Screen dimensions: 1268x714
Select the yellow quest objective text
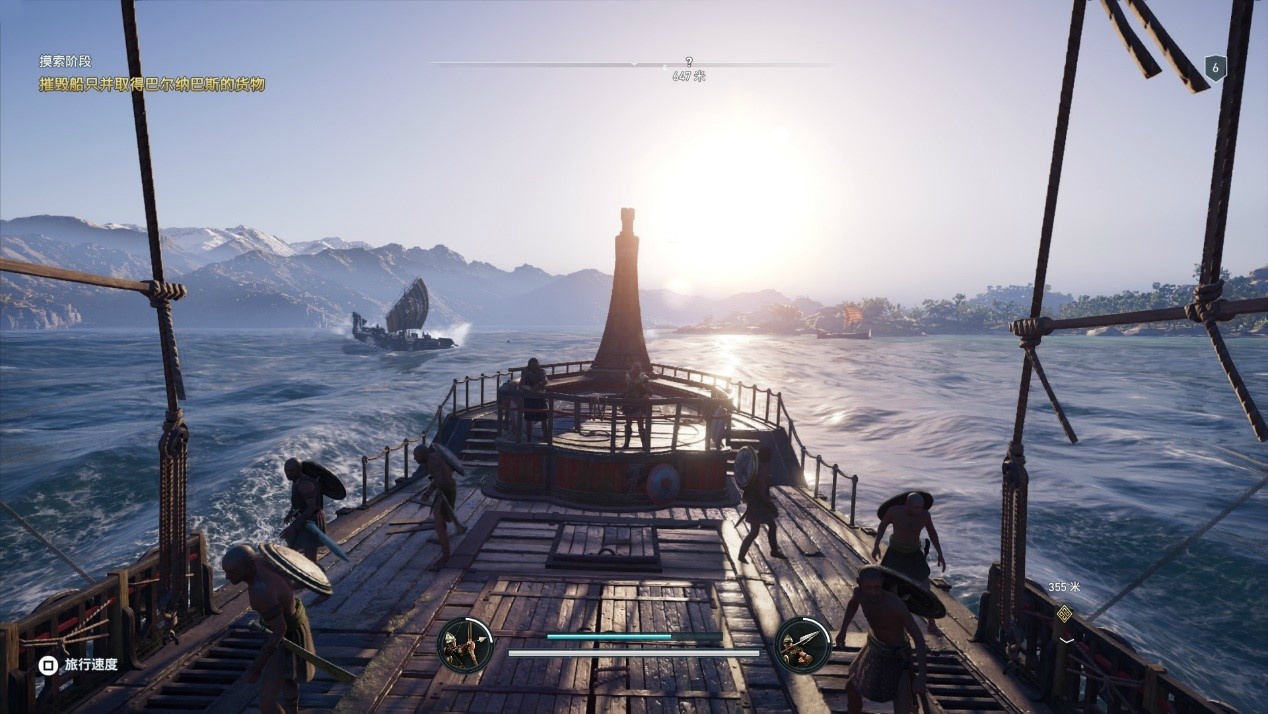coord(152,84)
